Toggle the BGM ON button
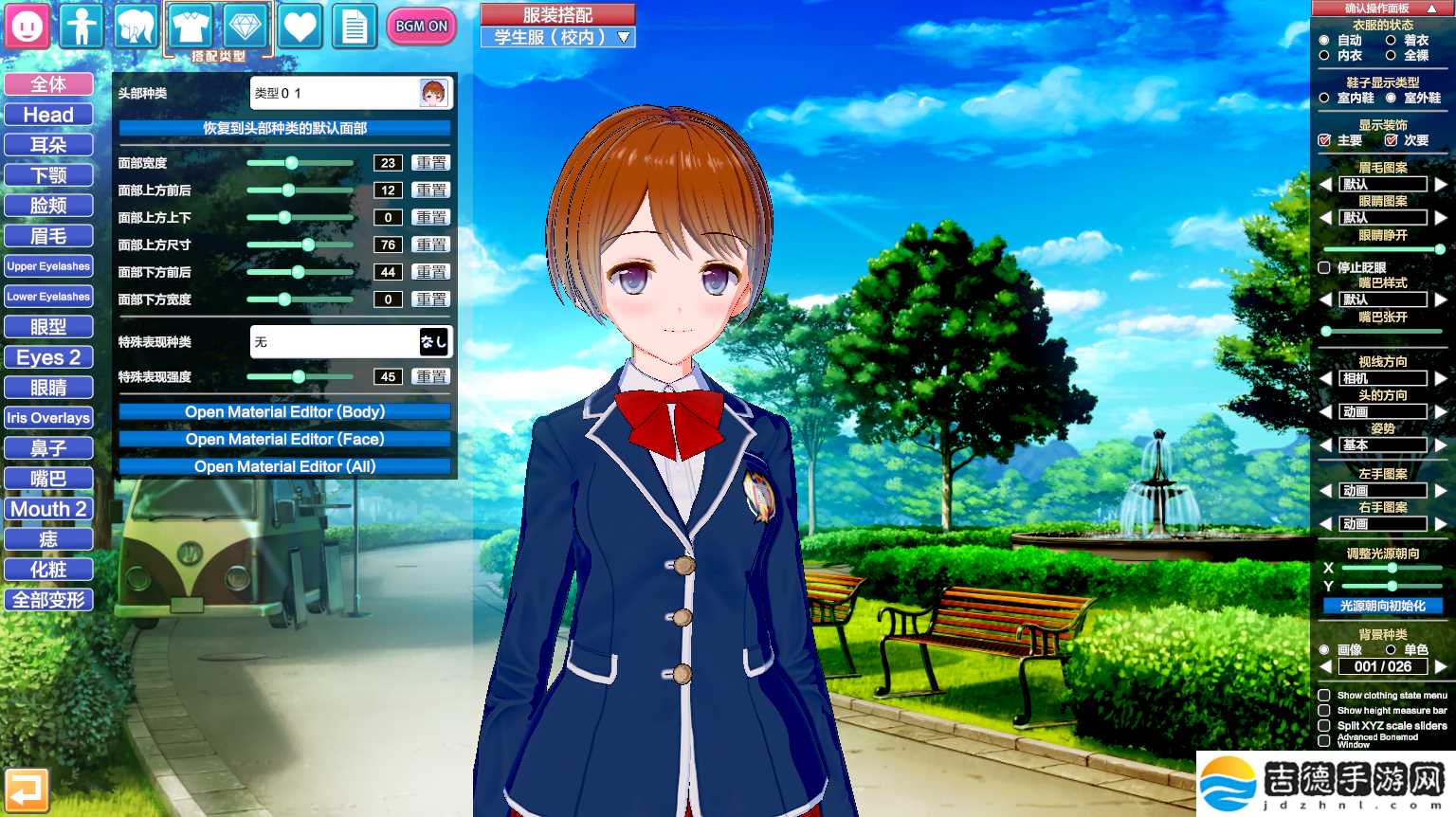 click(x=422, y=27)
